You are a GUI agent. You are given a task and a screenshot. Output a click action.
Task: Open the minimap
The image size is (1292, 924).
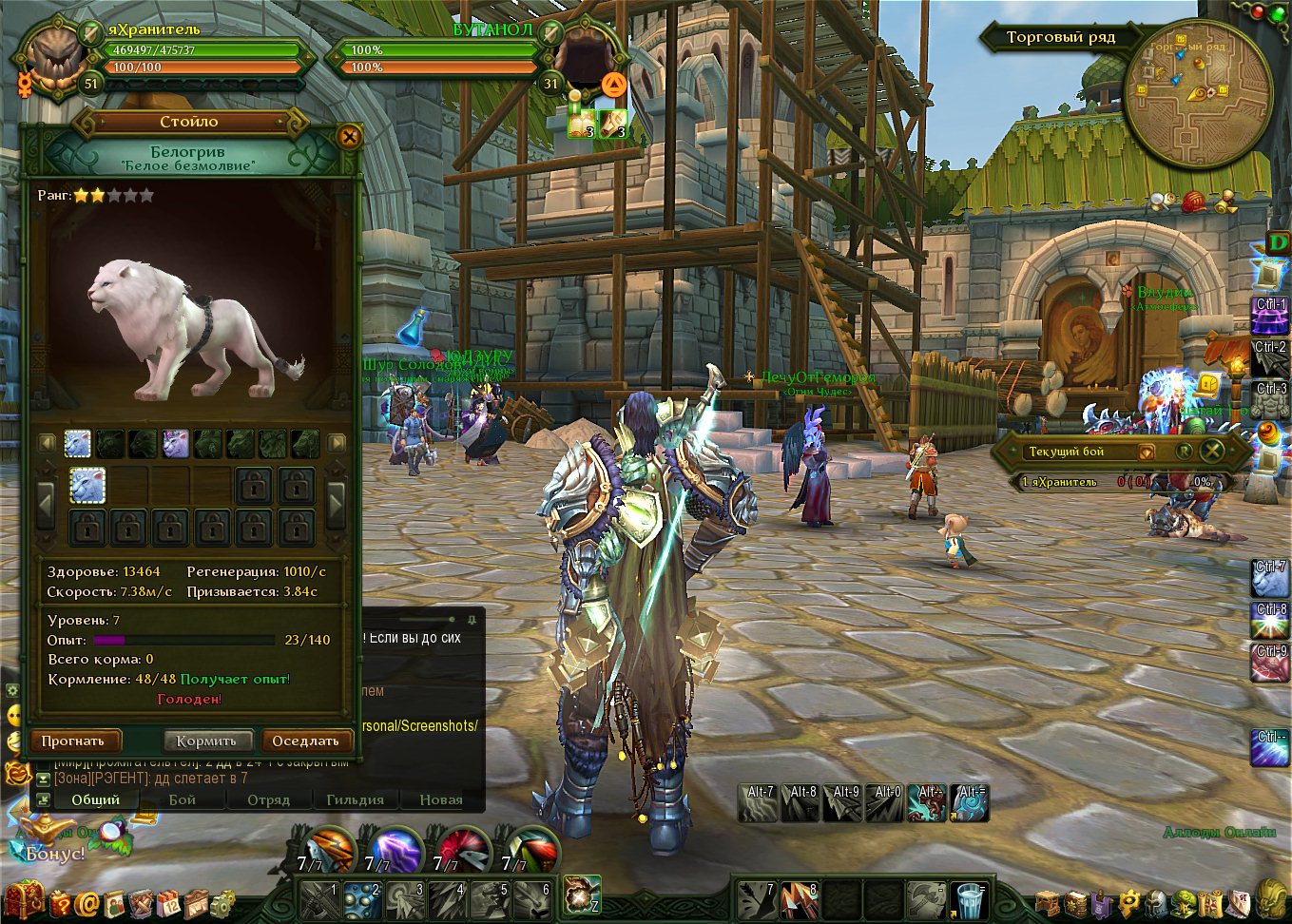pos(1197,93)
